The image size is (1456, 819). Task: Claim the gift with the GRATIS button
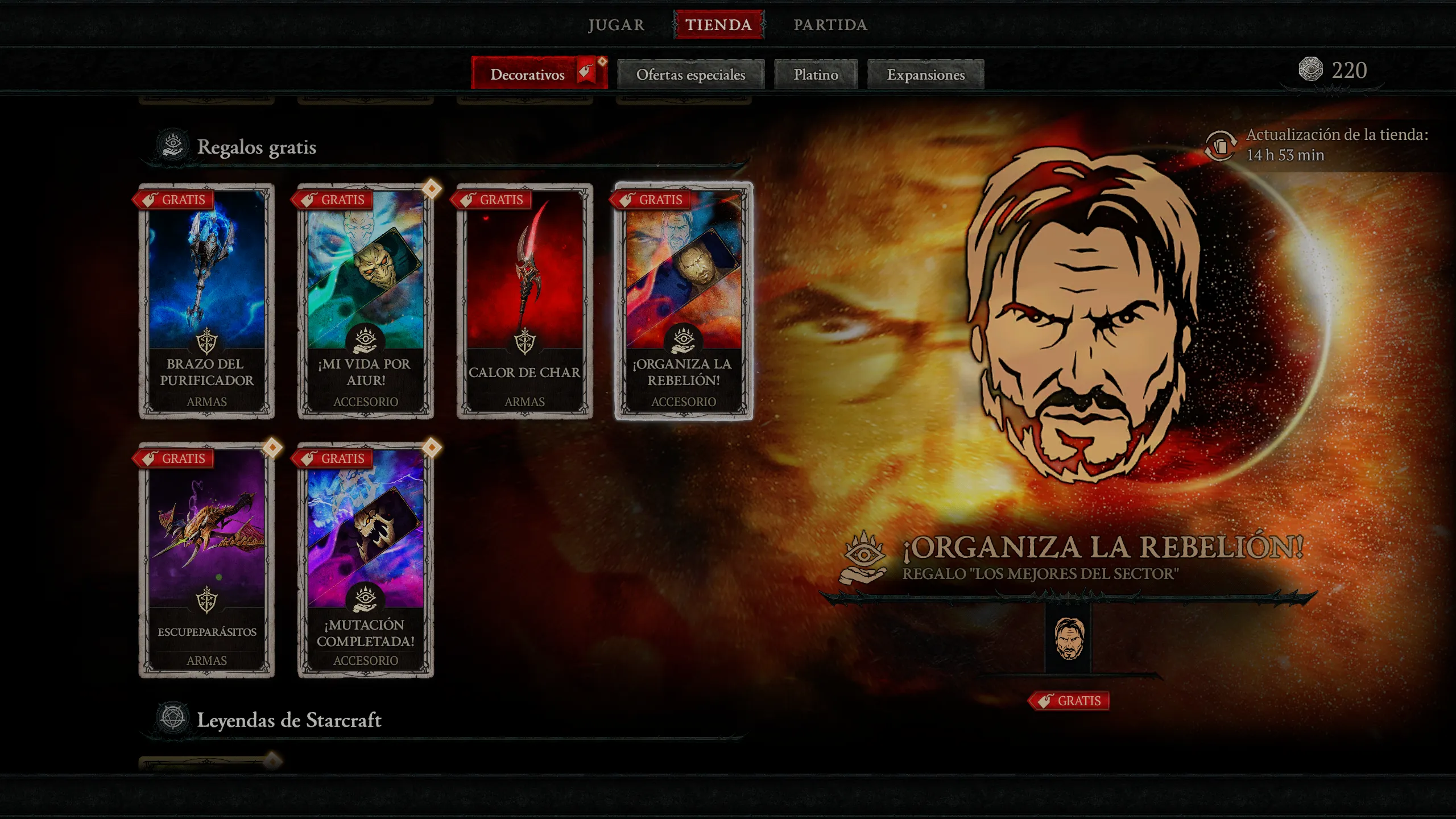tap(1069, 701)
